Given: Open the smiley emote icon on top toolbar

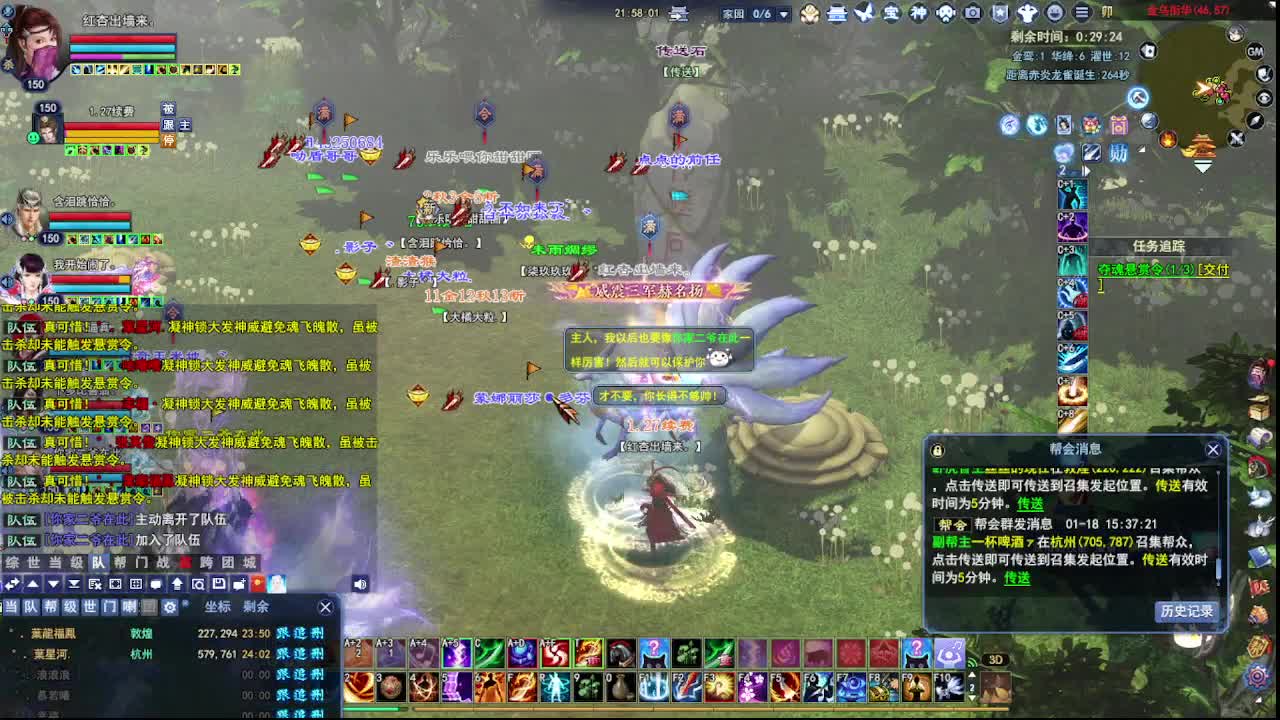Looking at the screenshot, I should click(1054, 13).
